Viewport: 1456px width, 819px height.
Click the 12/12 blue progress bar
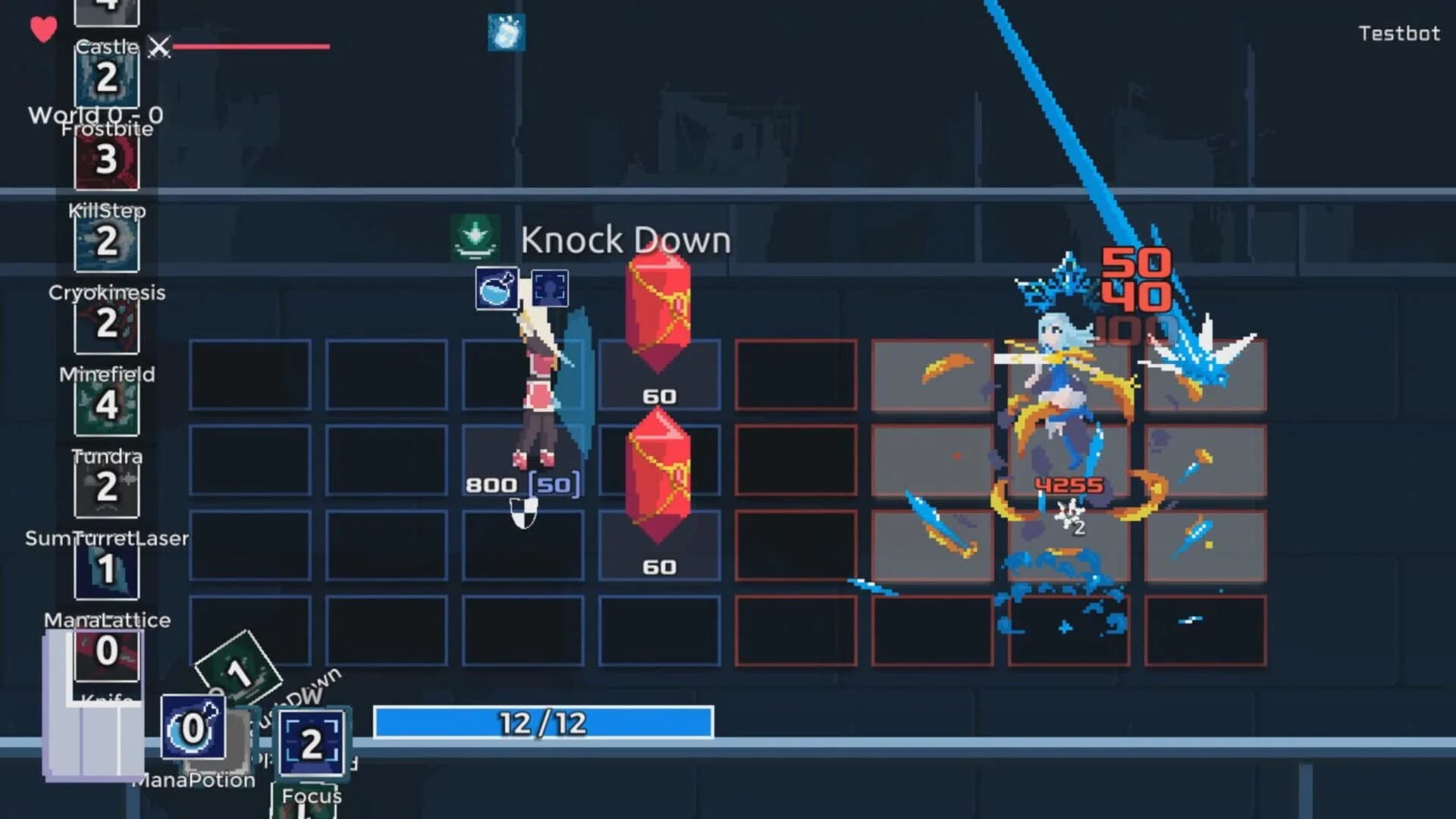[542, 723]
